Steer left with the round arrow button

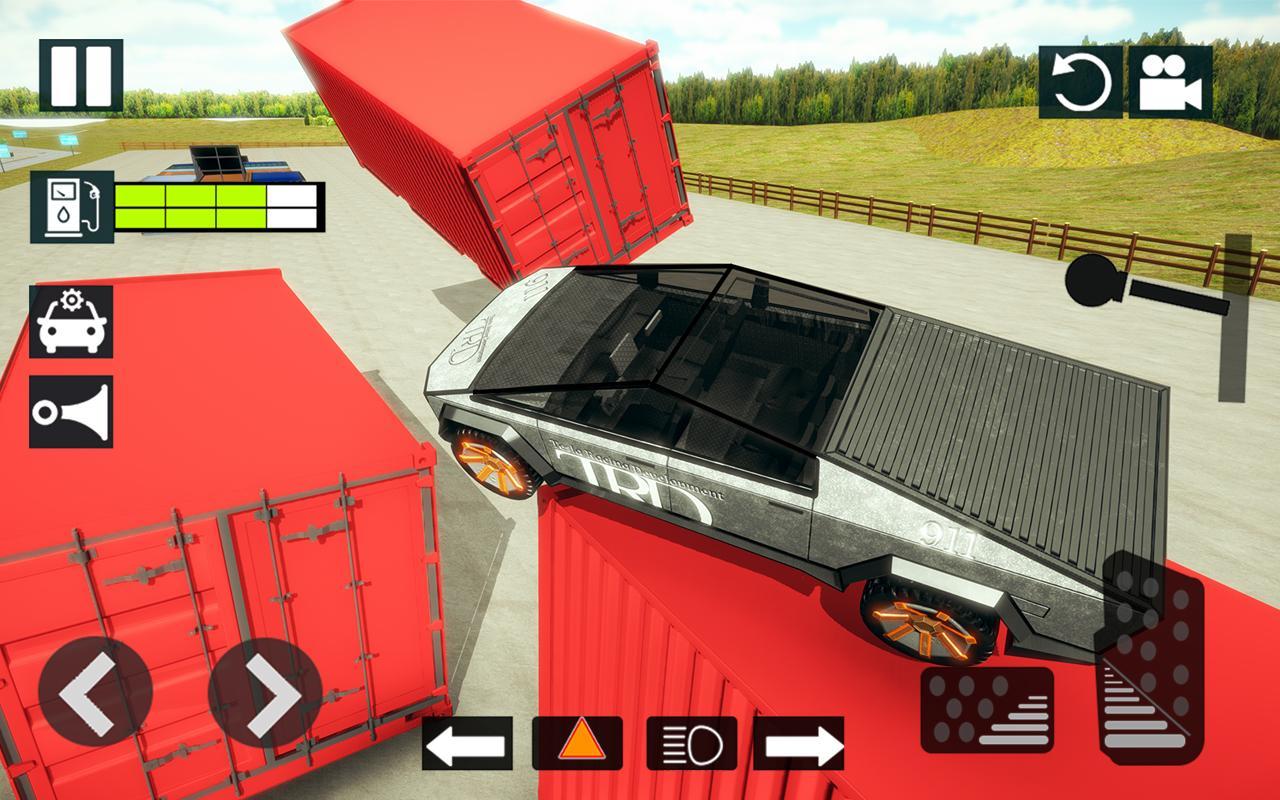click(95, 692)
